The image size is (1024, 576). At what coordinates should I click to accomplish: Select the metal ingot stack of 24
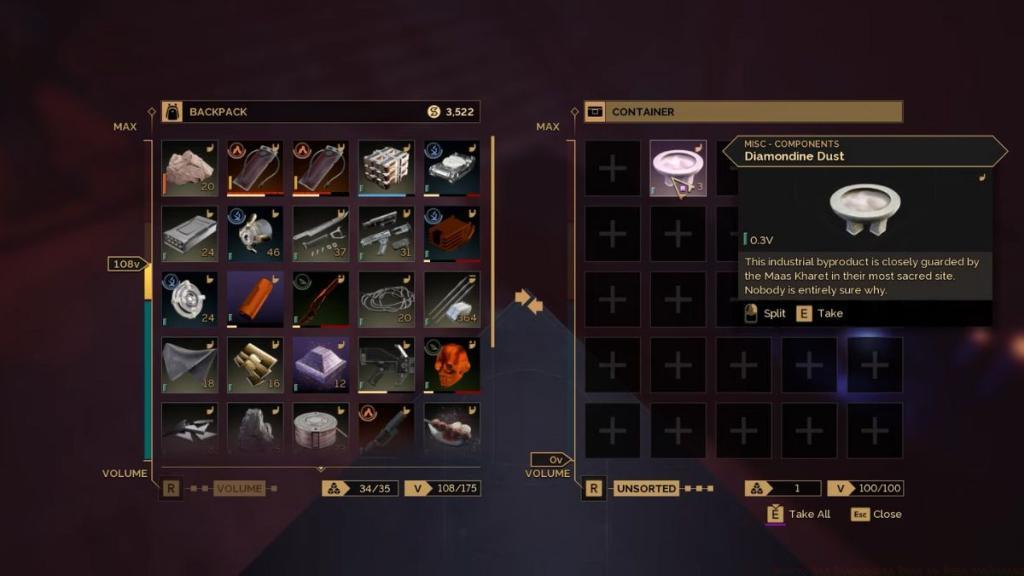point(189,234)
